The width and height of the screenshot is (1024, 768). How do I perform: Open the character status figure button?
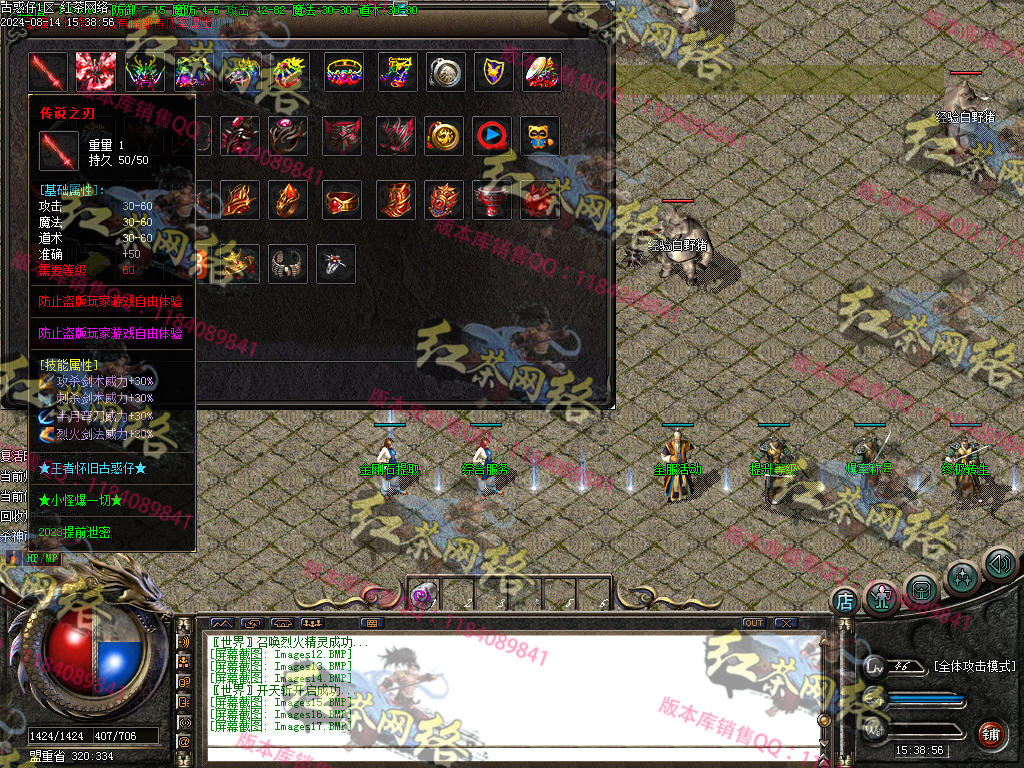882,598
